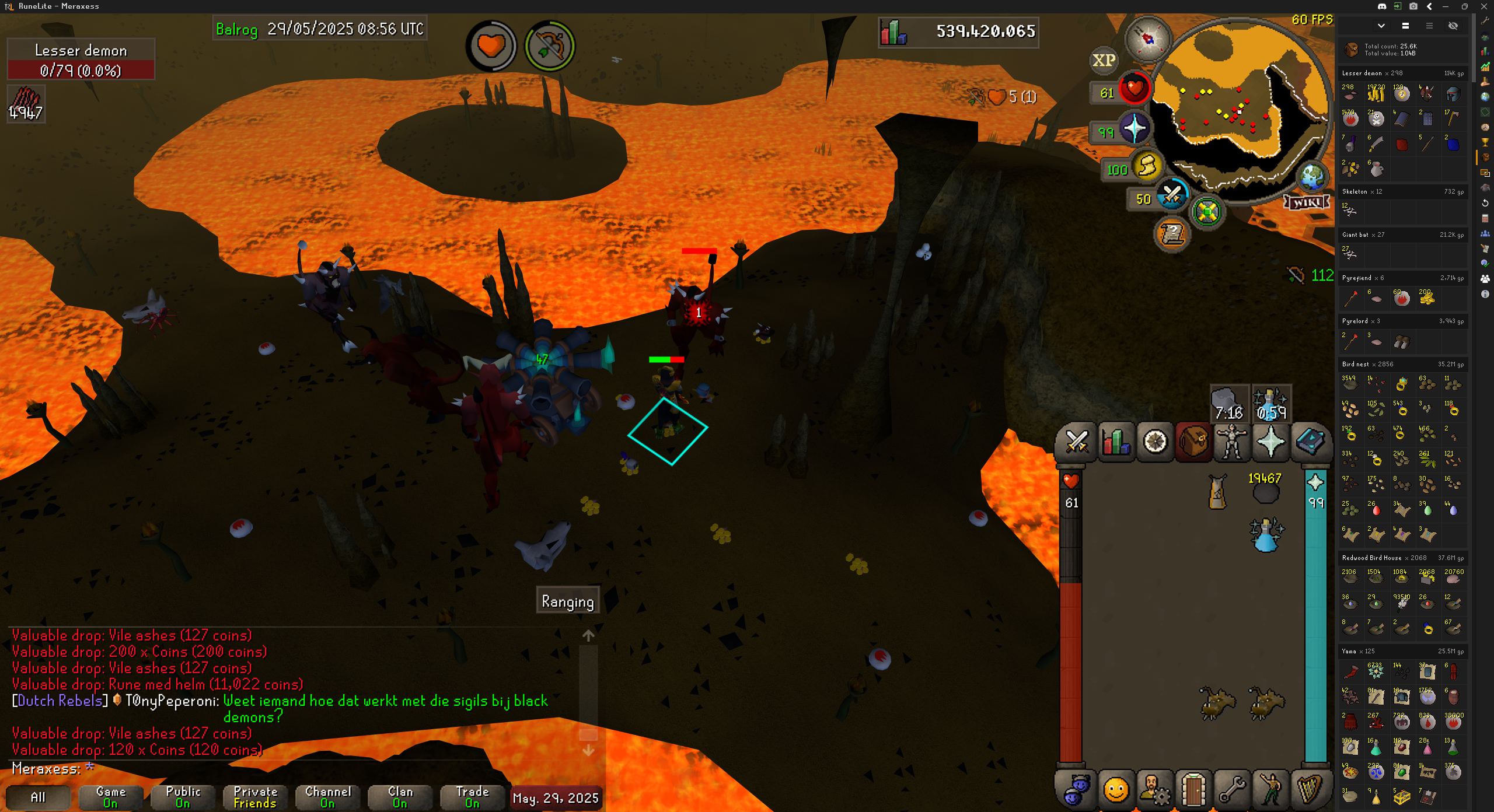Open the Settings wrench tab
1494x812 pixels.
click(x=1232, y=790)
